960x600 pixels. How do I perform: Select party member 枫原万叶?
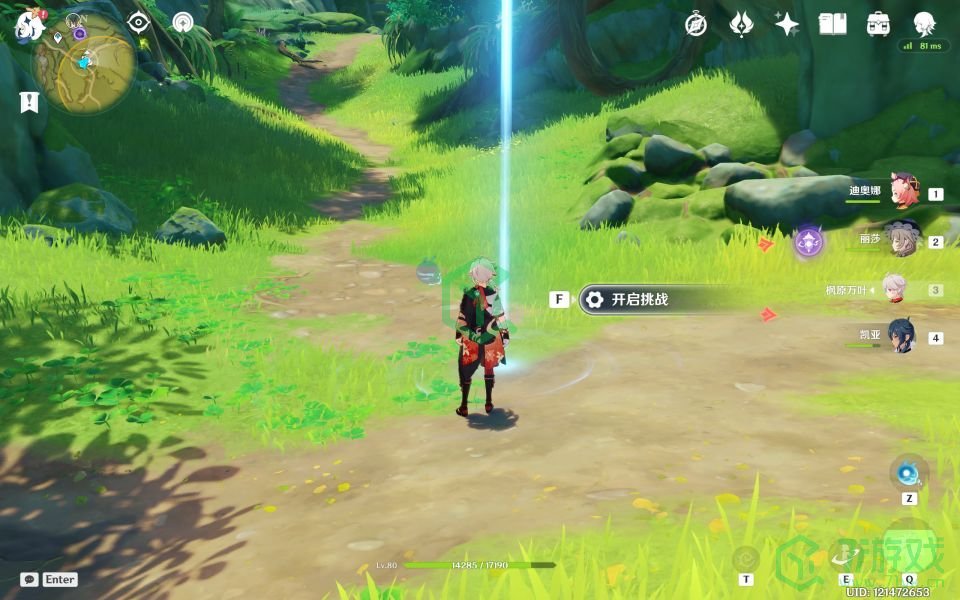894,290
